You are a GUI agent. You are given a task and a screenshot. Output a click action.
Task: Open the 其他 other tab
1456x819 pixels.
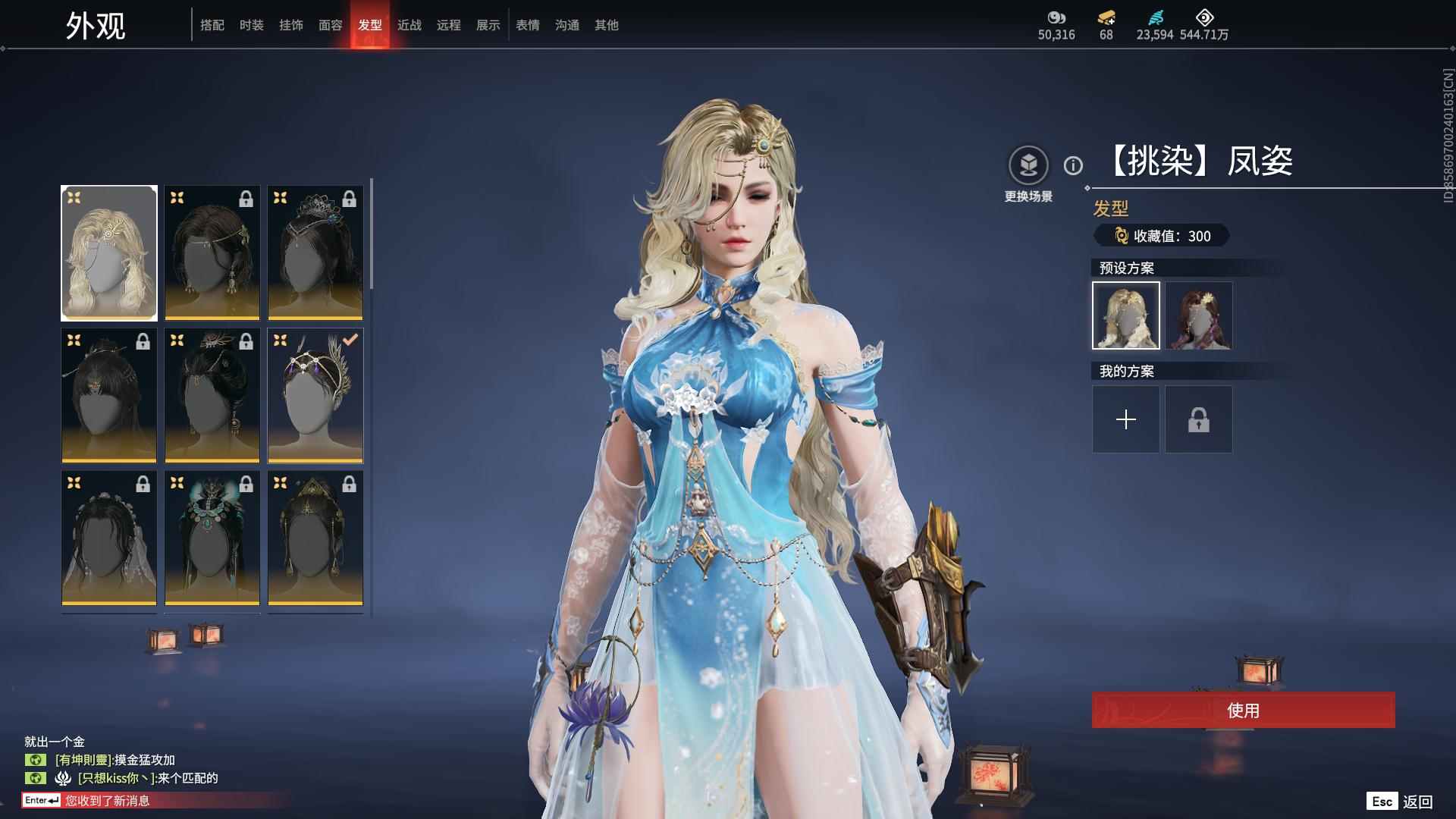(606, 25)
